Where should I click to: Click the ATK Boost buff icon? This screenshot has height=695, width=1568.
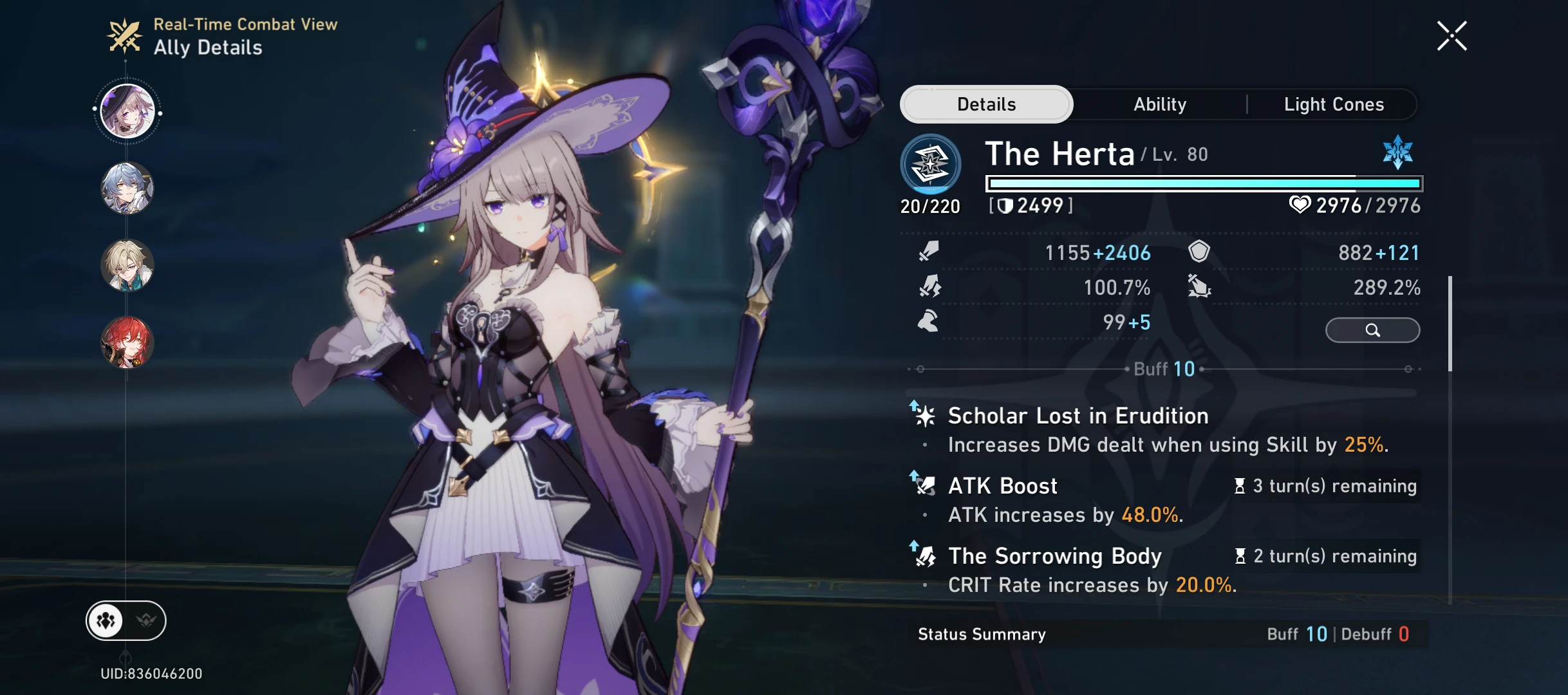(925, 486)
